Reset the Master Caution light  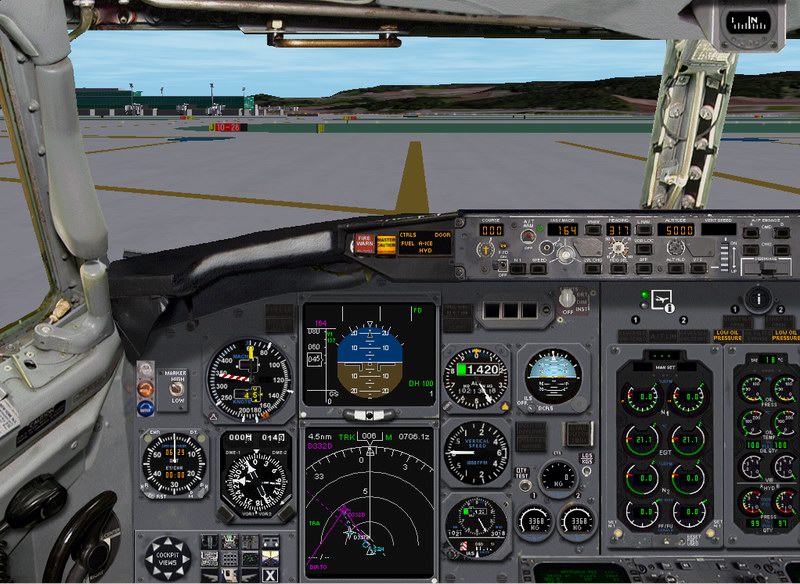pos(385,243)
